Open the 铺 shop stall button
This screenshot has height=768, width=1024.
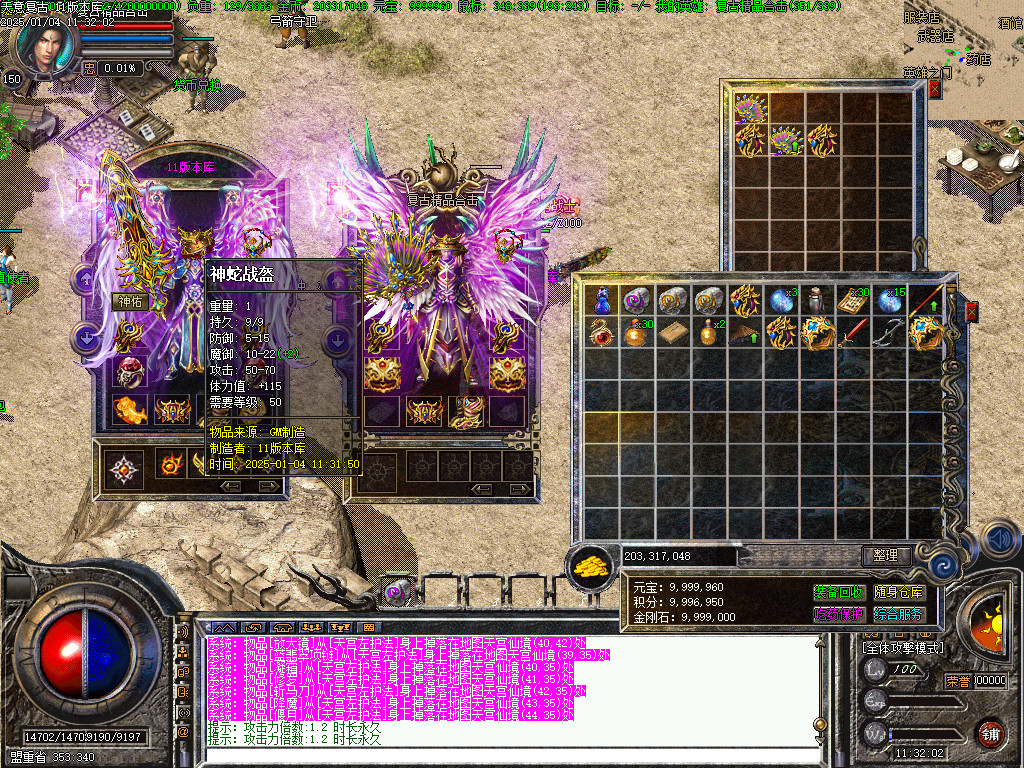click(x=989, y=733)
